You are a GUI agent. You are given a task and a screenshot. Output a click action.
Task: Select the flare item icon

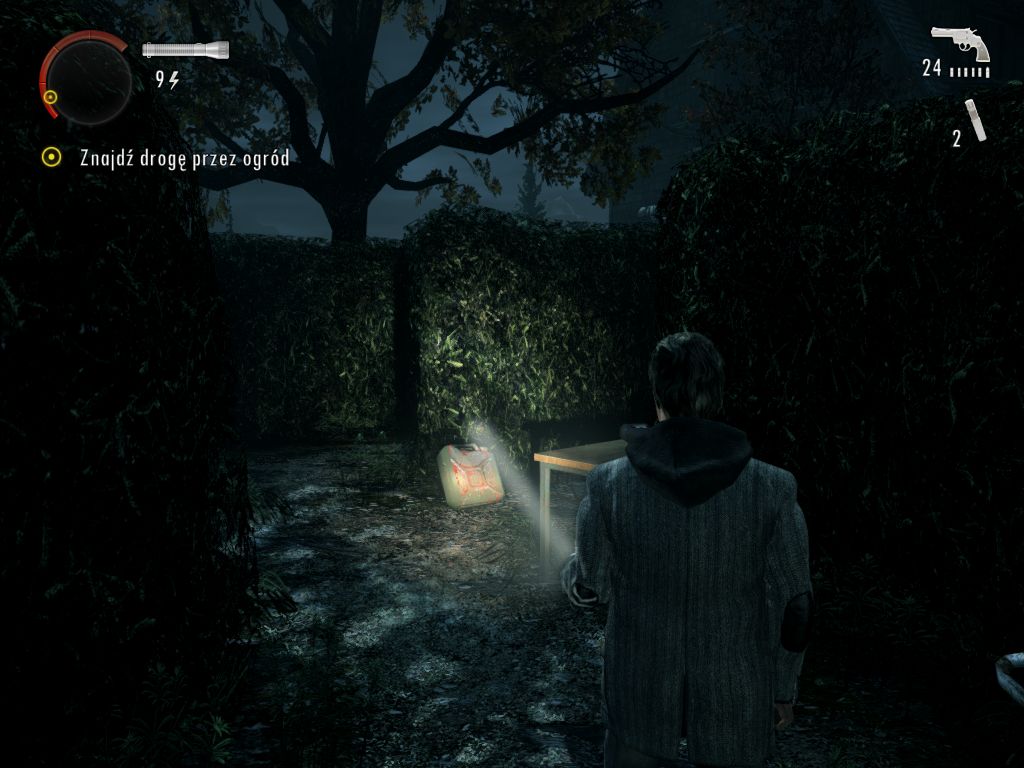point(976,120)
